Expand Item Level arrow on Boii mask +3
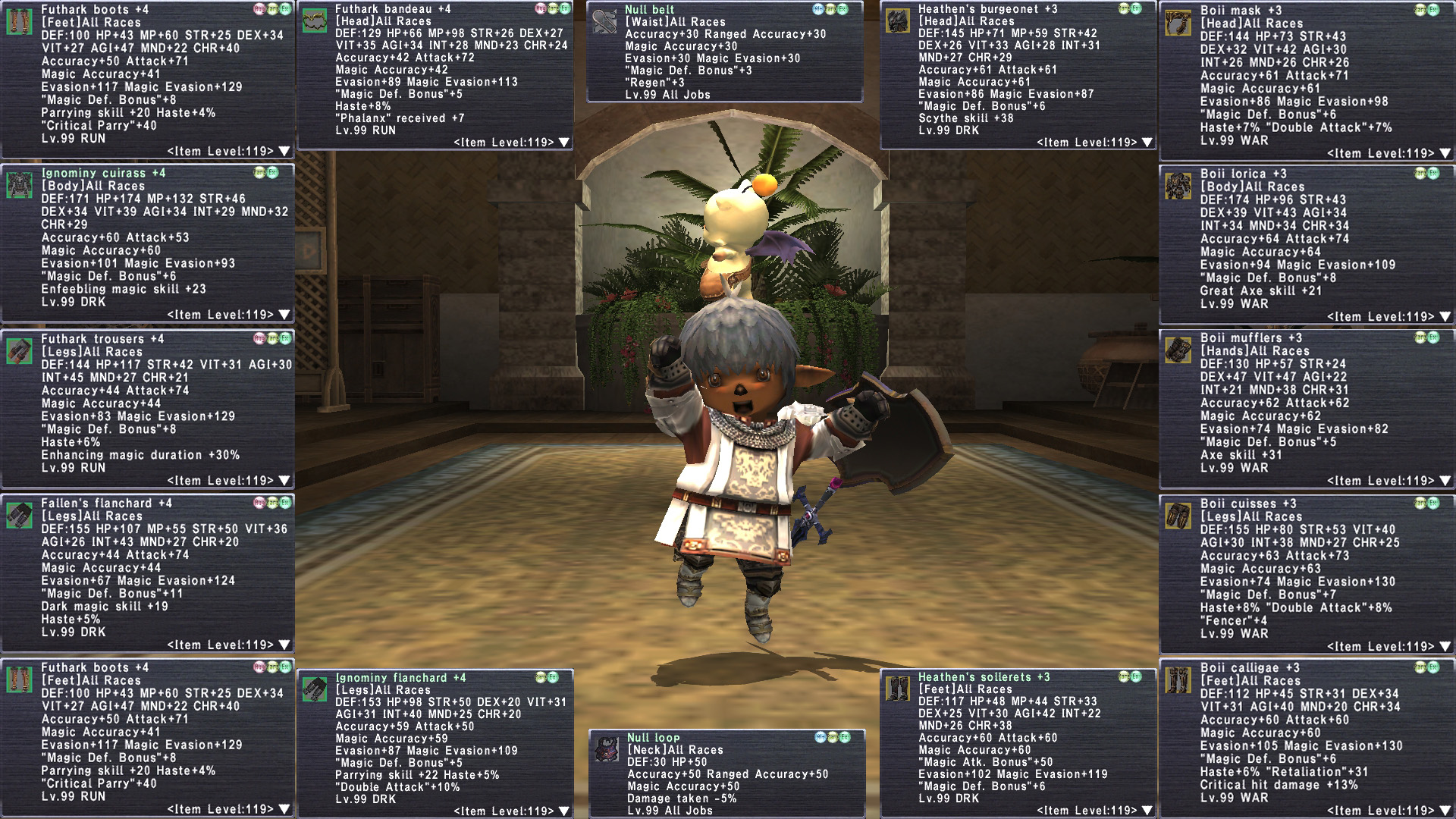This screenshot has height=819, width=1456. pyautogui.click(x=1445, y=153)
